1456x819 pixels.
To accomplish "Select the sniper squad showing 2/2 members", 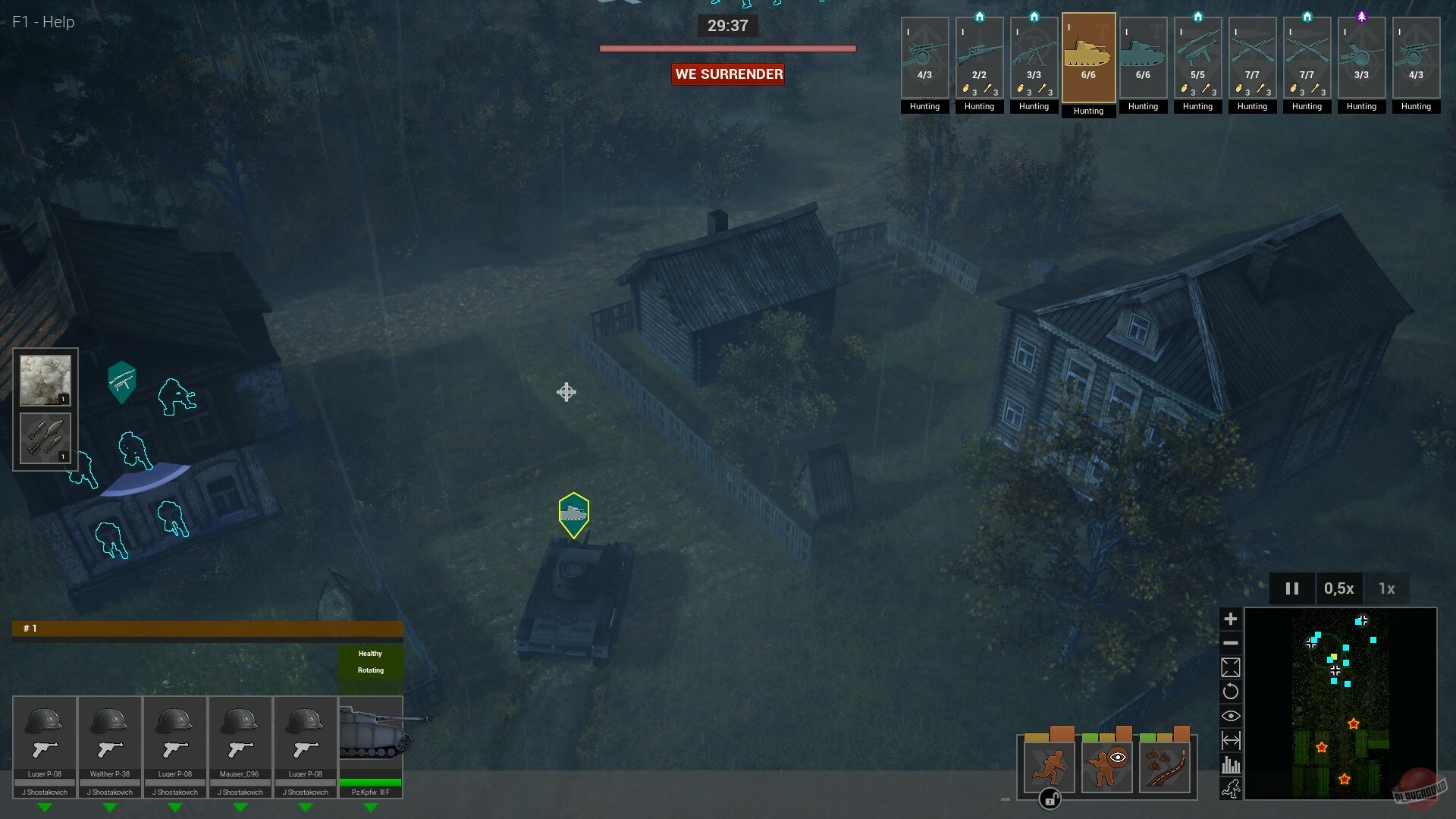I will [x=979, y=58].
